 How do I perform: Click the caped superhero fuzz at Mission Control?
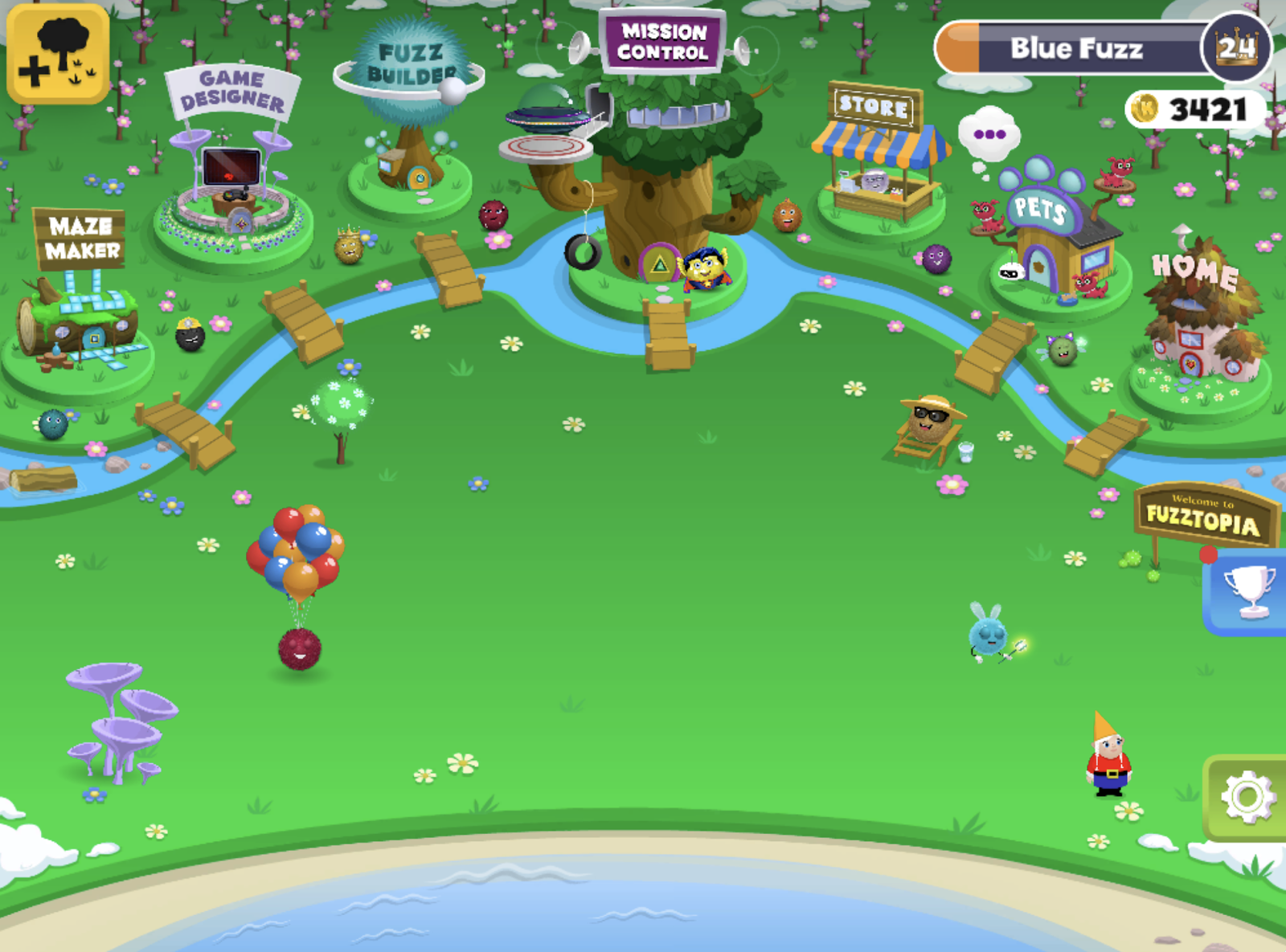point(705,265)
